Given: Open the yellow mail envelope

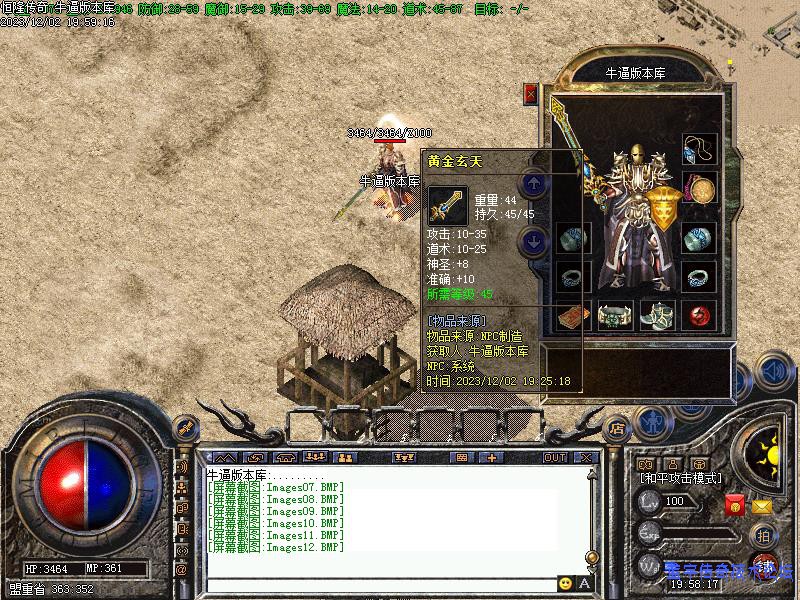Looking at the screenshot, I should coord(762,506).
